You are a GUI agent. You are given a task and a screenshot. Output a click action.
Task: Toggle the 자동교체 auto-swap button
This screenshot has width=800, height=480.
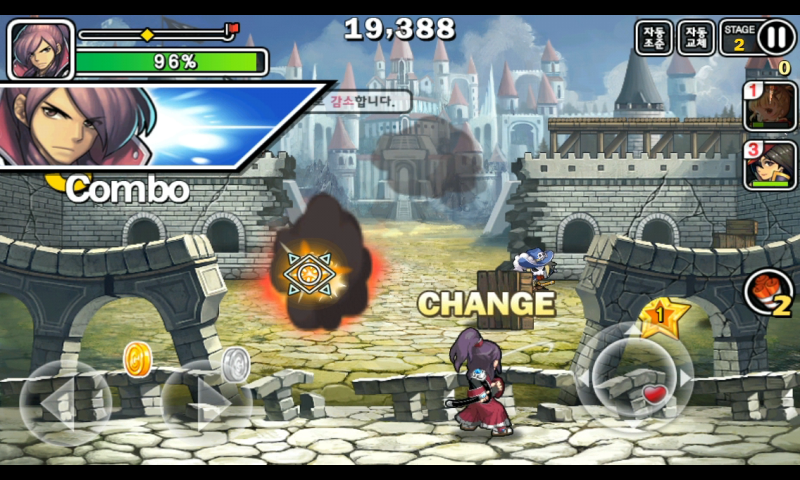click(696, 38)
